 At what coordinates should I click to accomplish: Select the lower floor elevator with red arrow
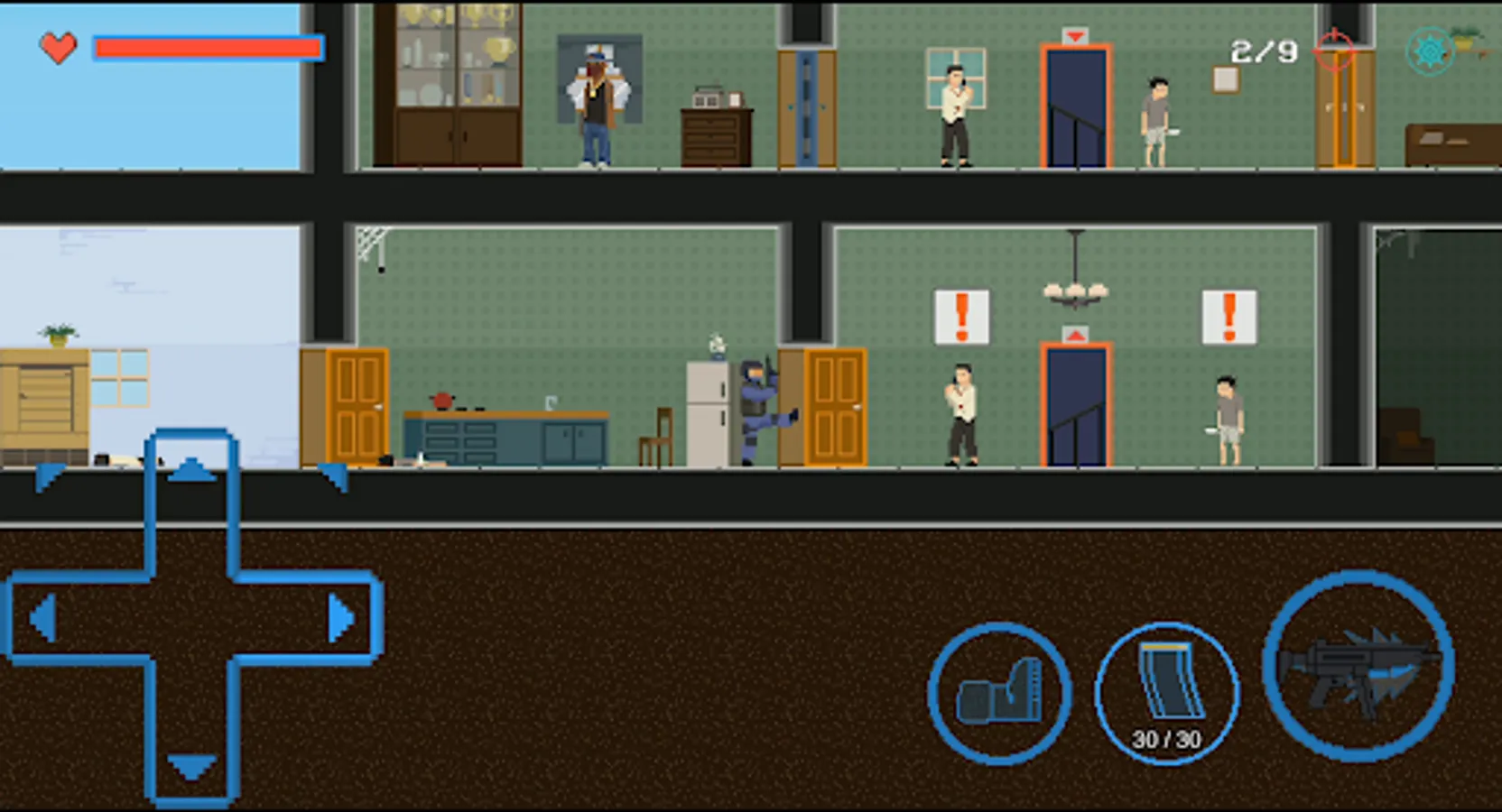[x=1075, y=406]
